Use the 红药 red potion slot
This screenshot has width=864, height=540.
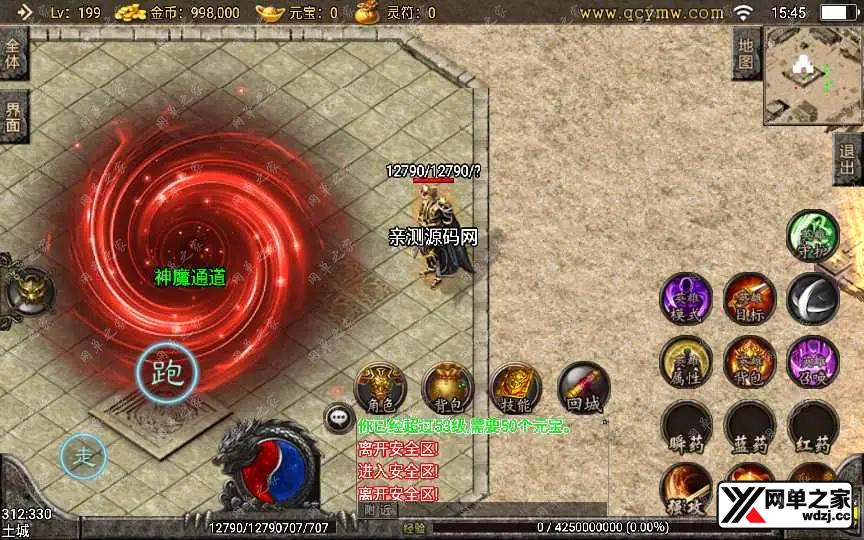[812, 427]
